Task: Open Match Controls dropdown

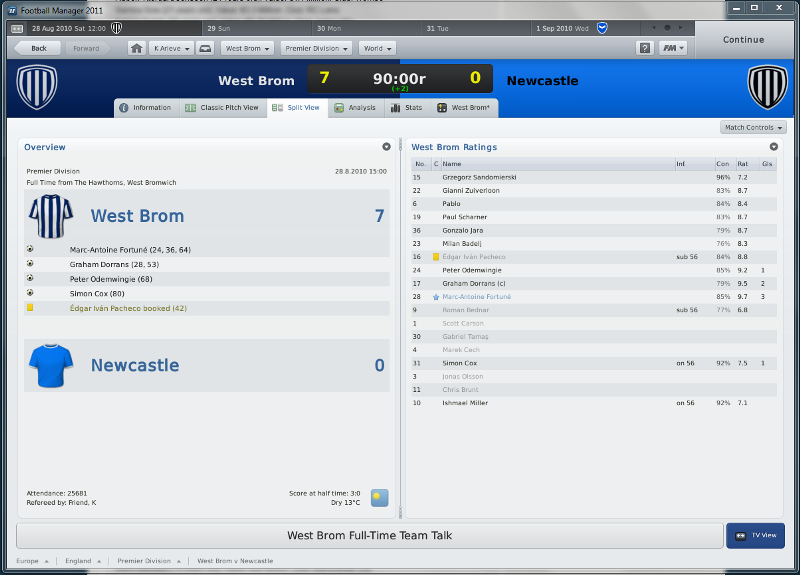Action: coord(753,128)
